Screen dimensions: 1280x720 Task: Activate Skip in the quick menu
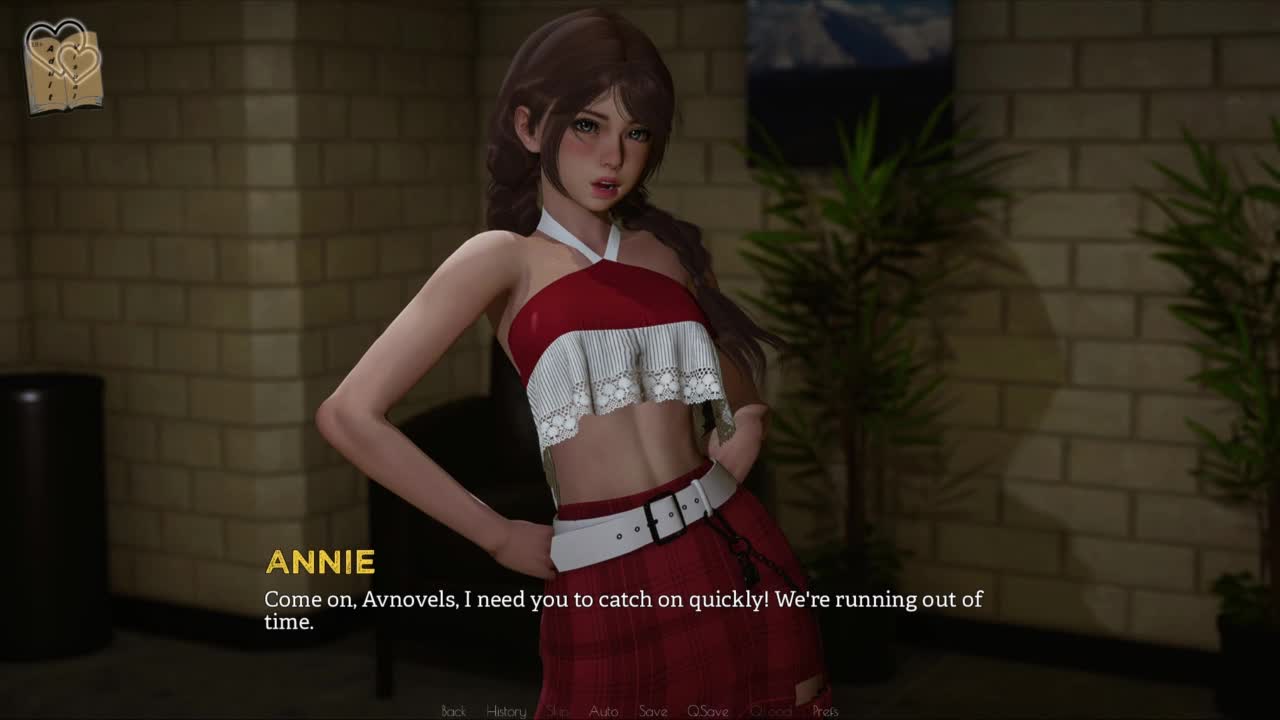pyautogui.click(x=558, y=711)
